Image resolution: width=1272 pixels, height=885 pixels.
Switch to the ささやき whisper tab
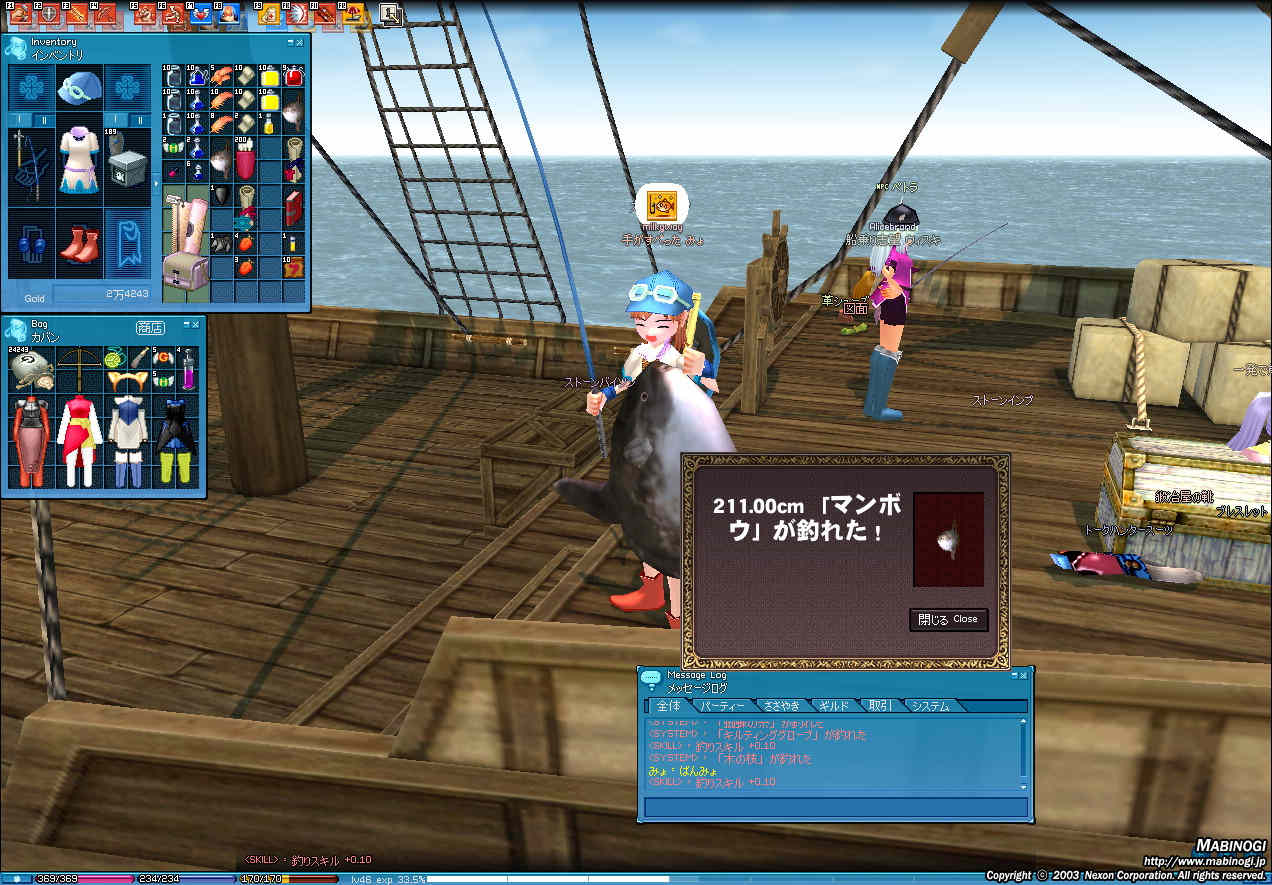(x=780, y=706)
